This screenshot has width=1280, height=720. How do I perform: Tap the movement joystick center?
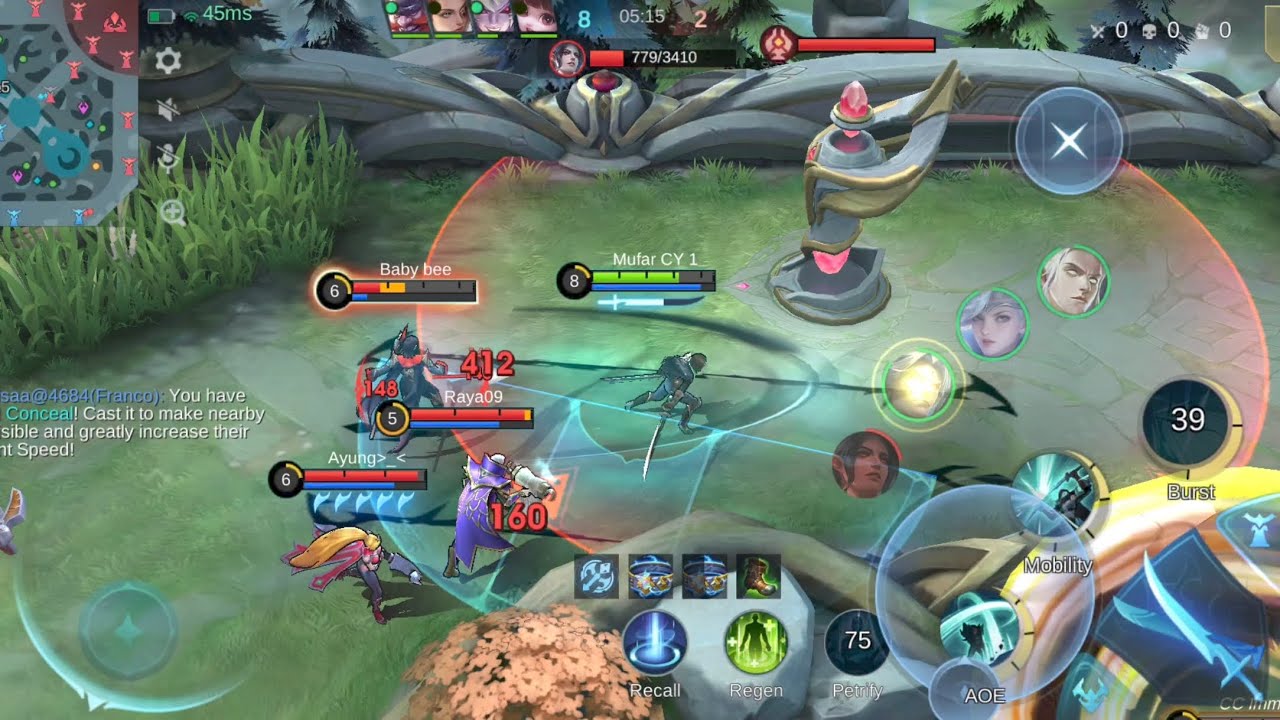[127, 632]
